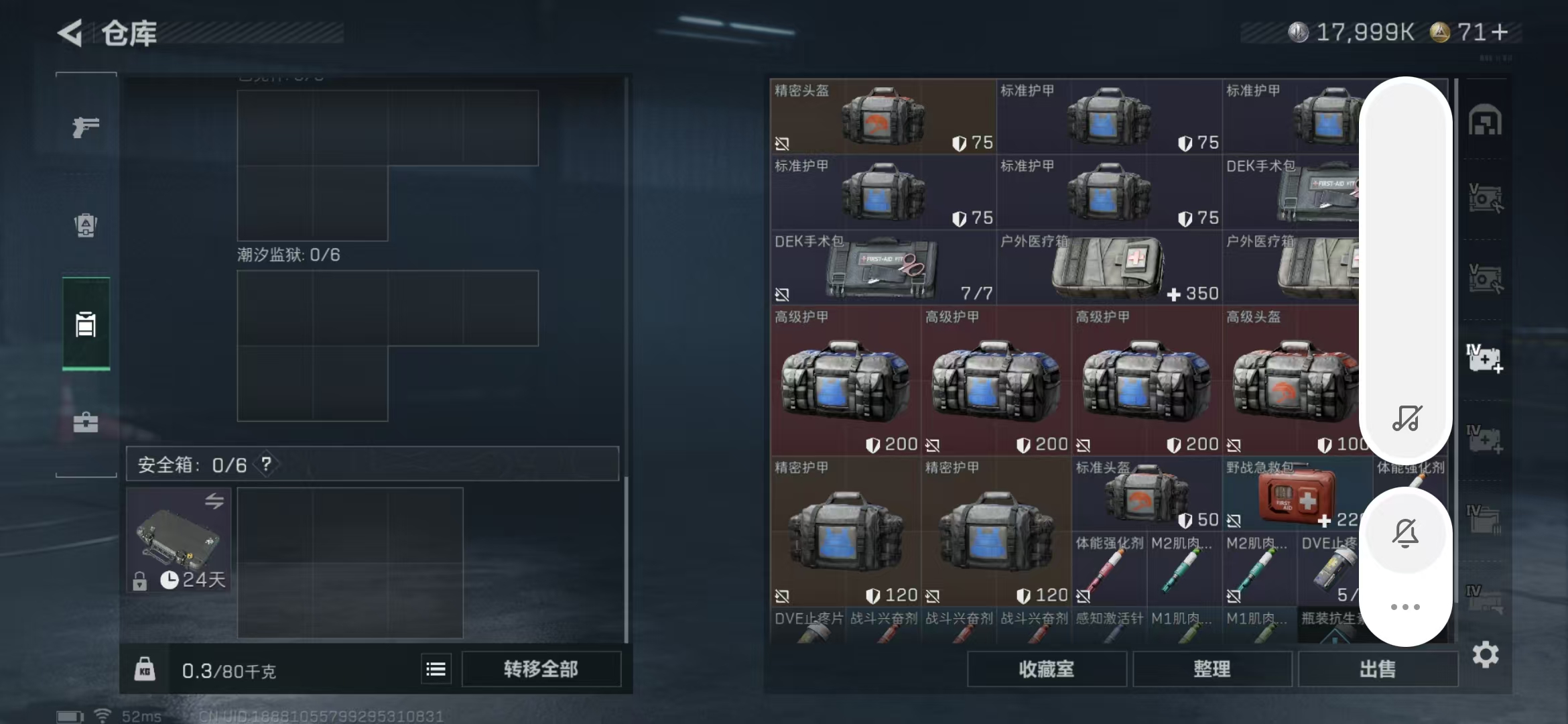Click 转移全部 to transfer all items
1568x724 pixels.
(541, 669)
